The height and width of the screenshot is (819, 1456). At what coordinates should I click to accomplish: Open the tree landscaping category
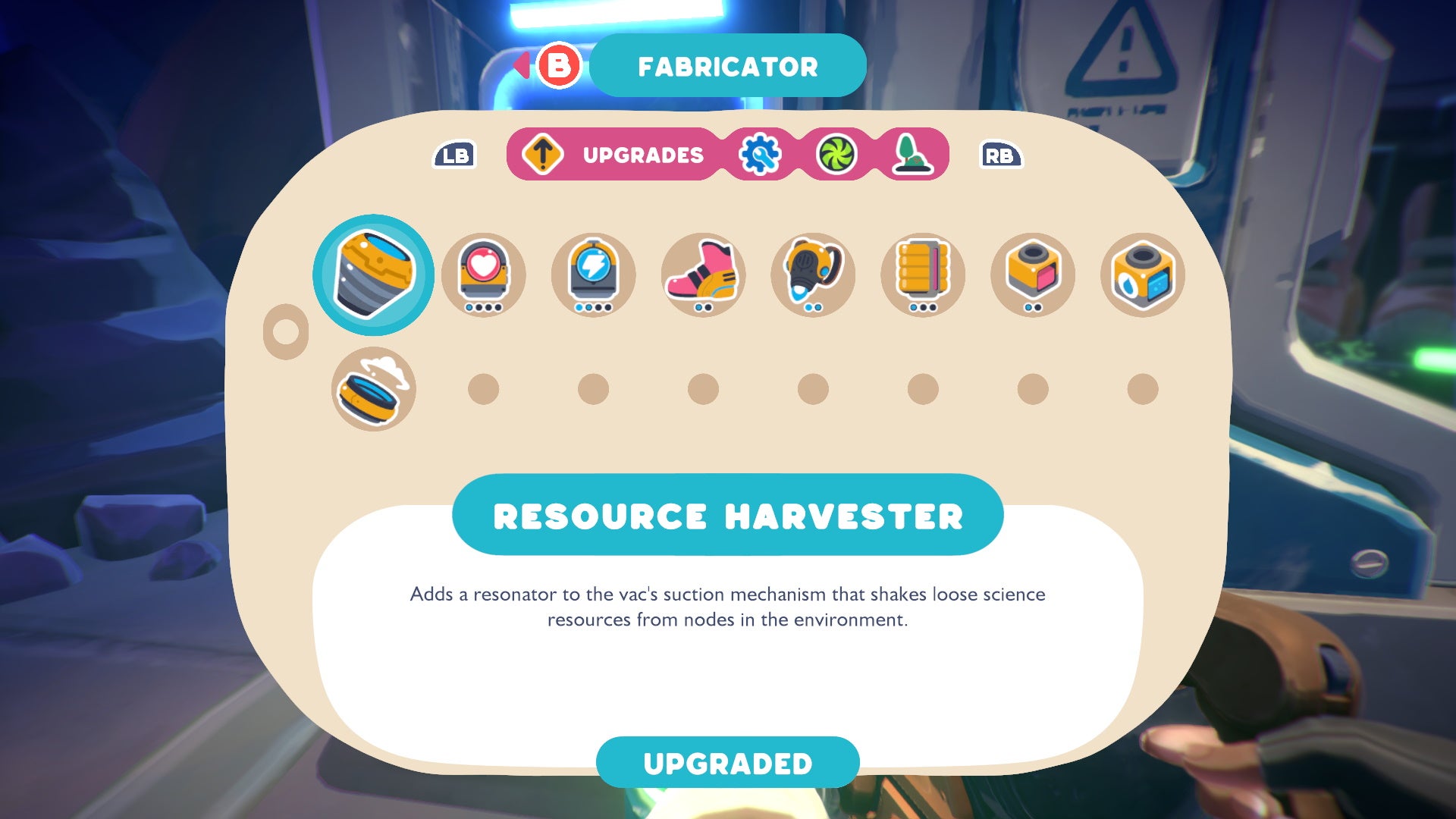pyautogui.click(x=912, y=154)
